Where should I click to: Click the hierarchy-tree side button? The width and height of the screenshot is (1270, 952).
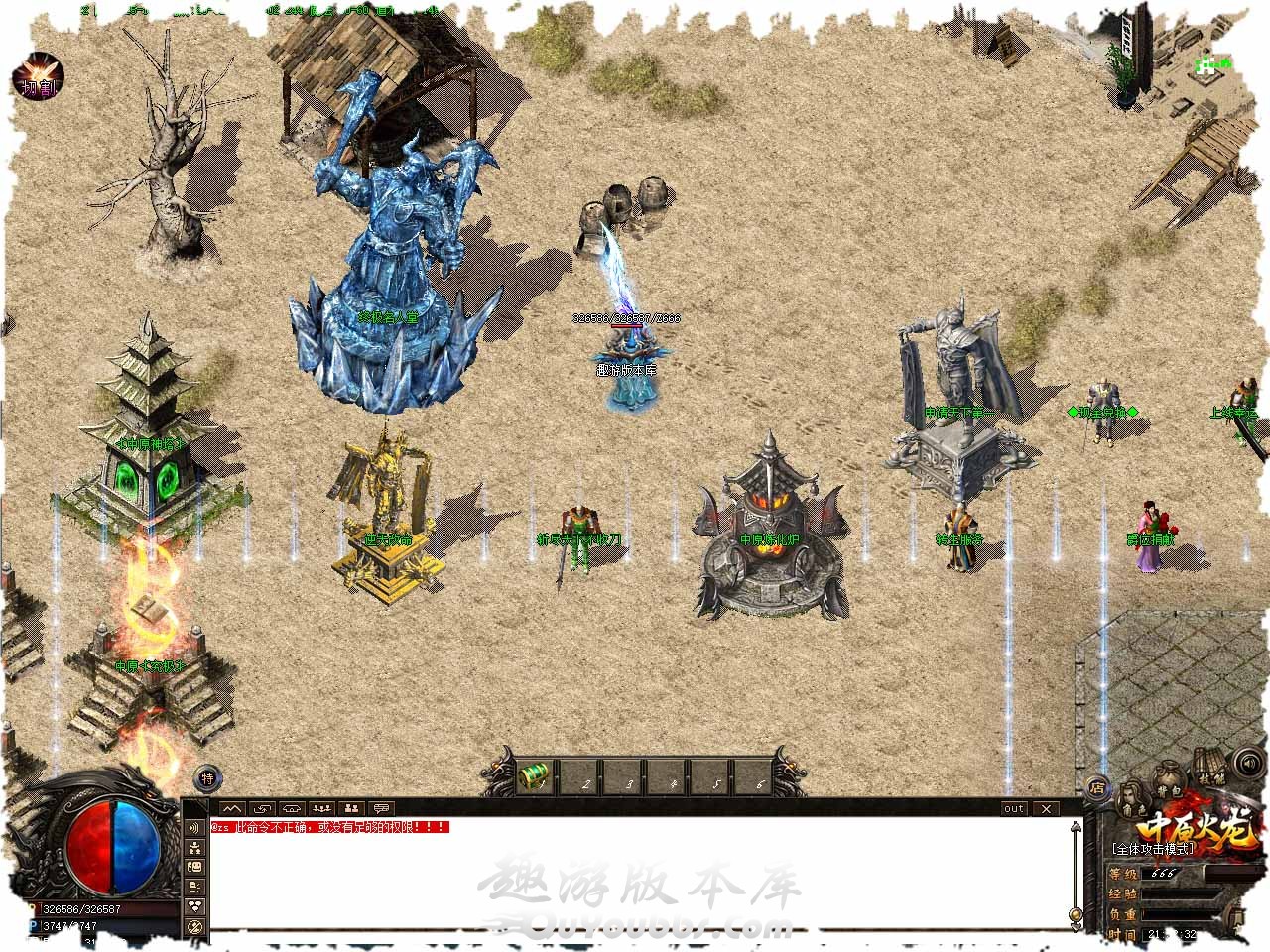195,848
